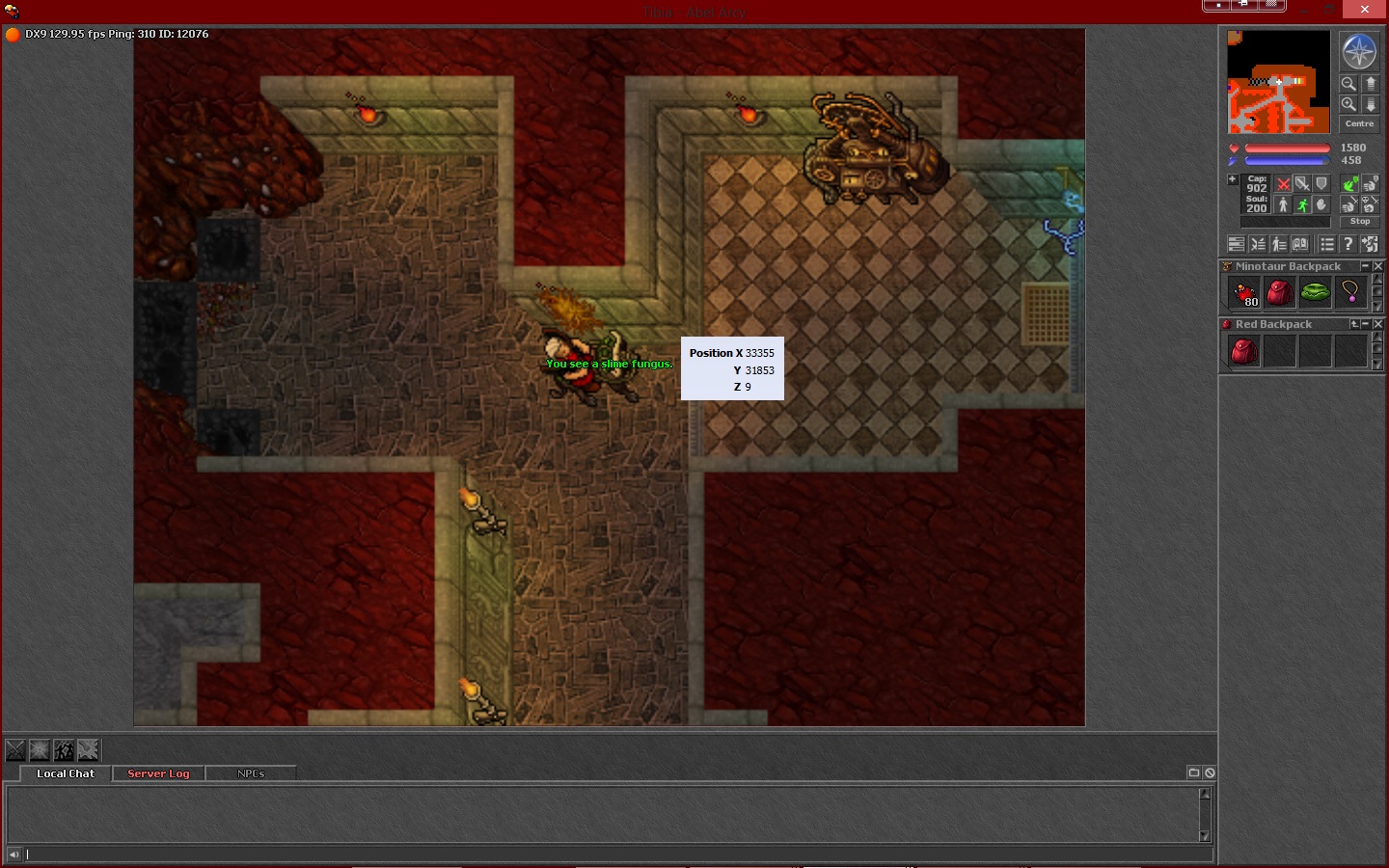Viewport: 1389px width, 868px height.
Task: Zoom in the minimap
Action: pyautogui.click(x=1348, y=104)
